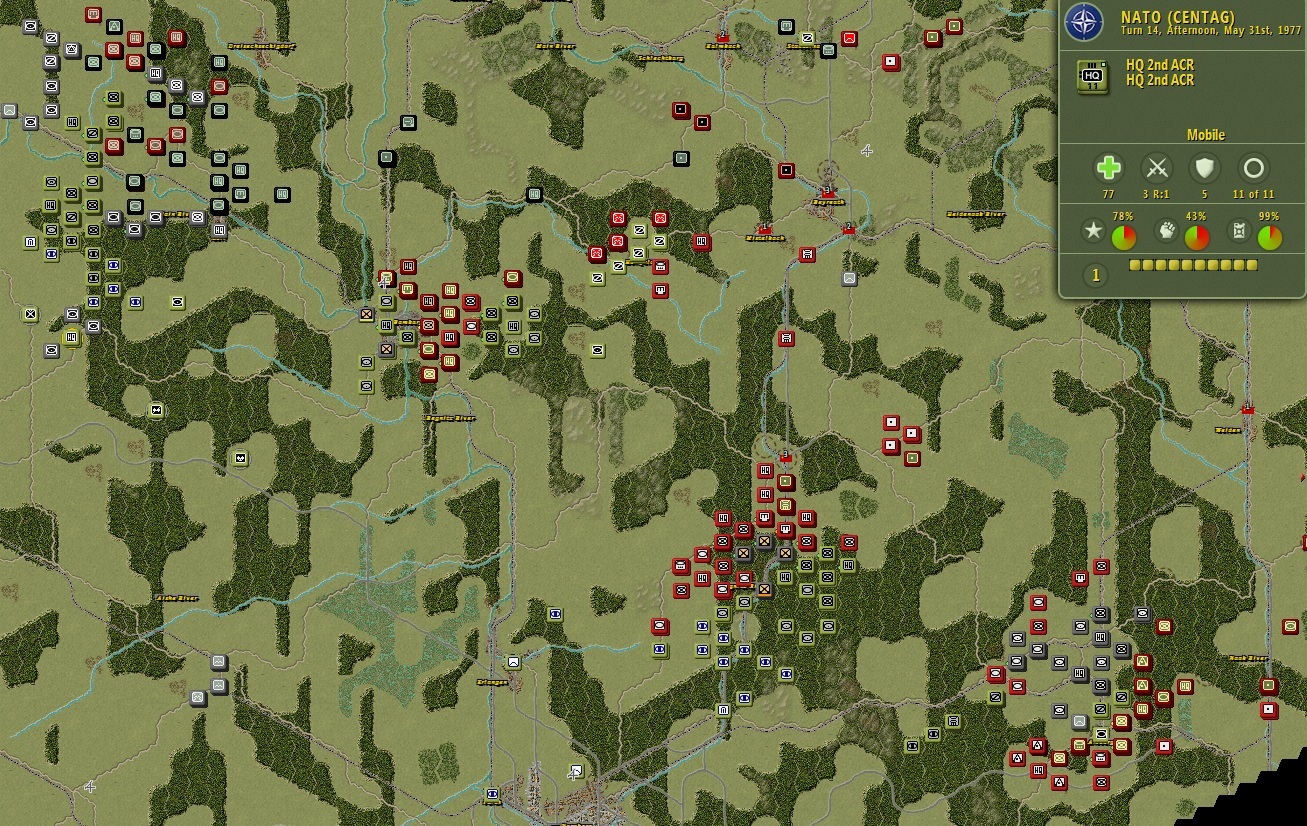Screen dimensions: 1307x826
Task: Click the circled 1 turn counter icon
Action: pos(1094,275)
